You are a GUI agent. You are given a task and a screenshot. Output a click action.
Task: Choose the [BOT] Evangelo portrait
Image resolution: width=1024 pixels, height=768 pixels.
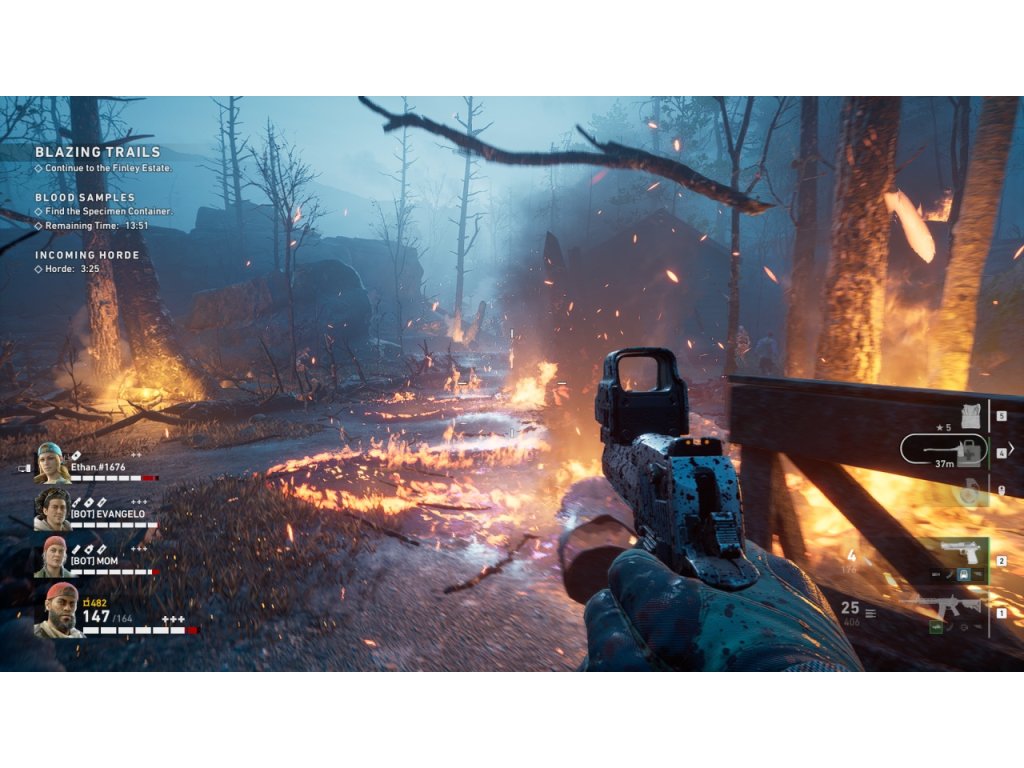coord(52,510)
